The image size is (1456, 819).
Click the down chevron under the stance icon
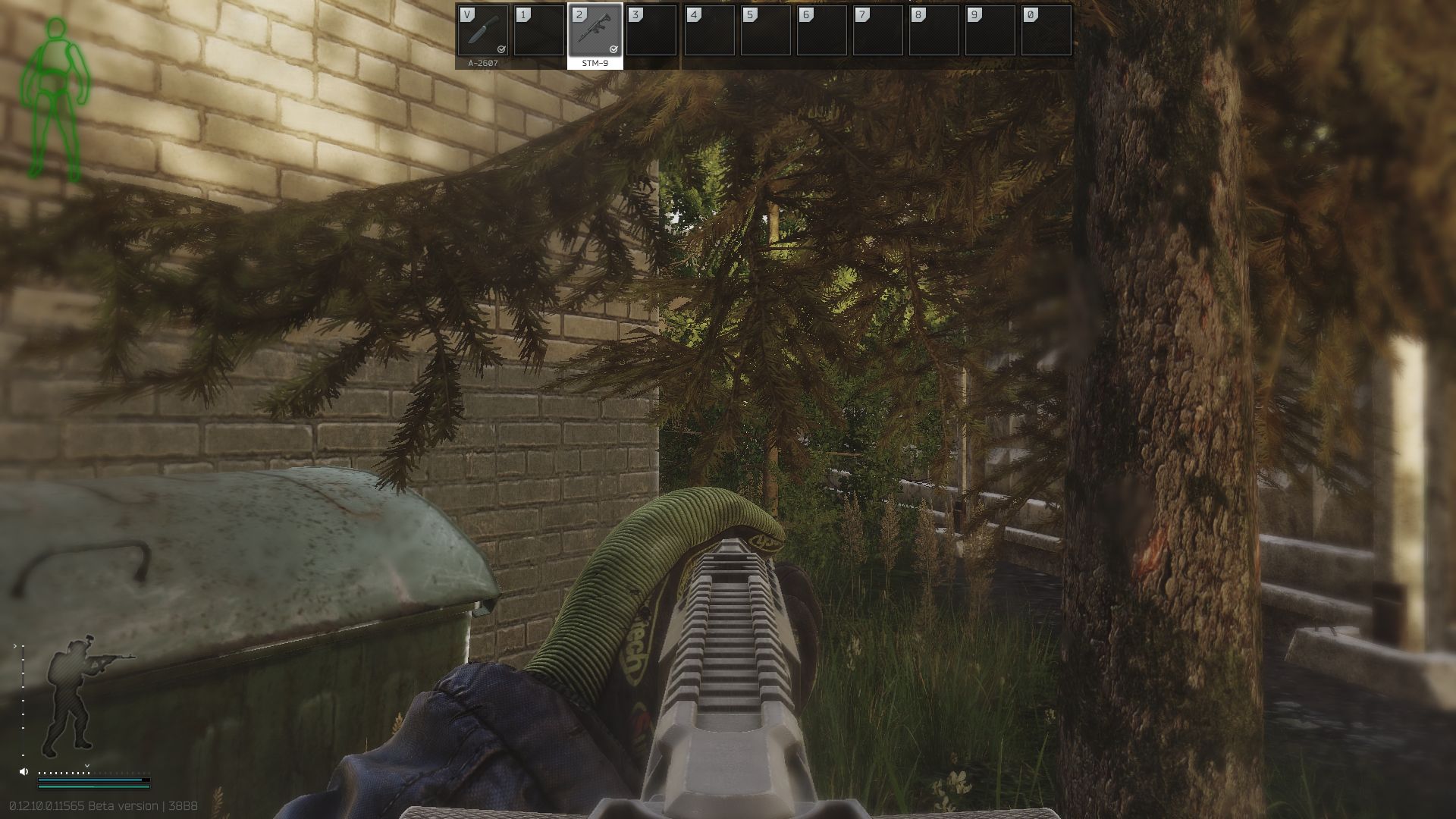point(87,766)
